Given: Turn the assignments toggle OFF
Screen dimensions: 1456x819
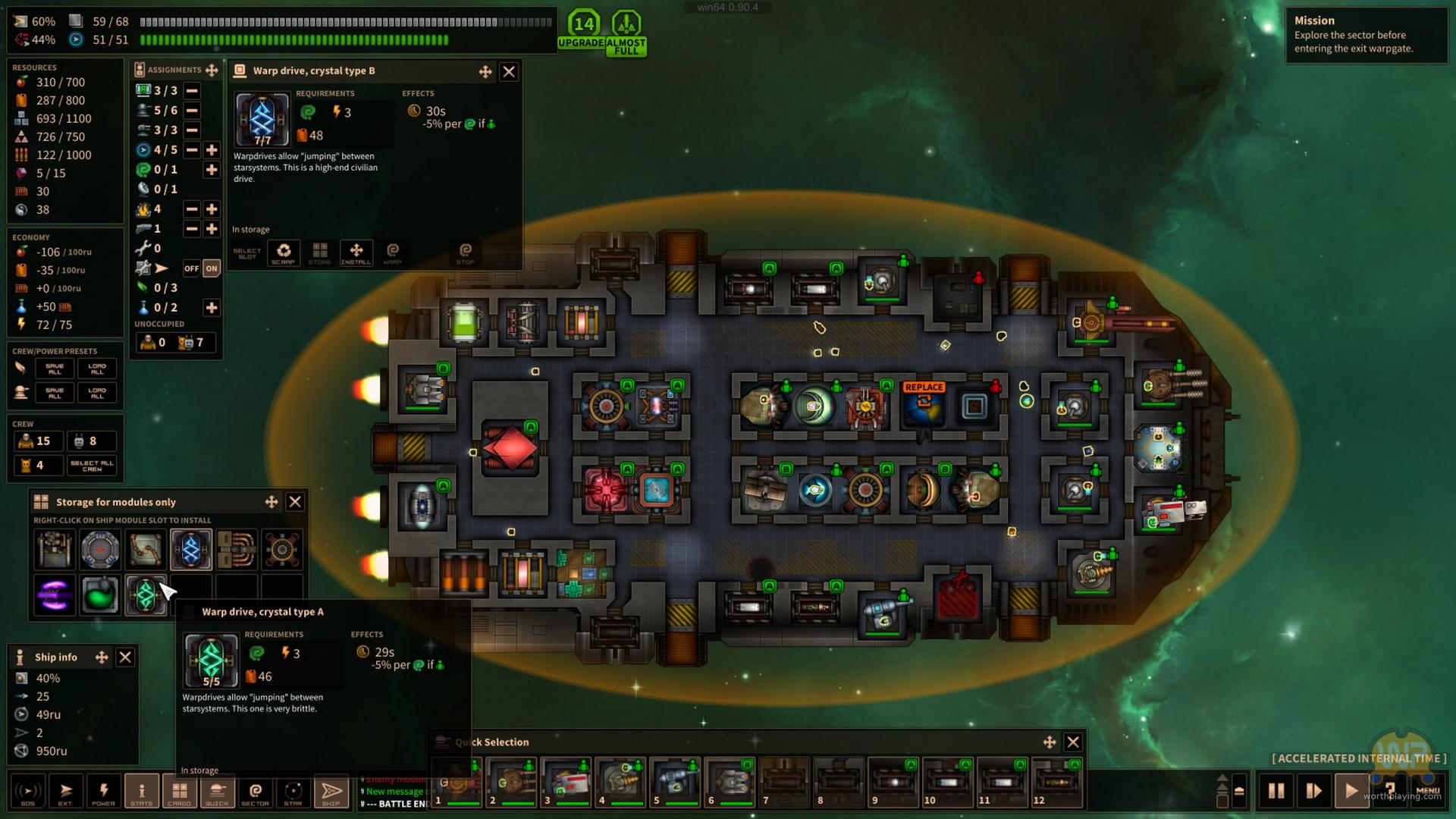Looking at the screenshot, I should pyautogui.click(x=191, y=268).
